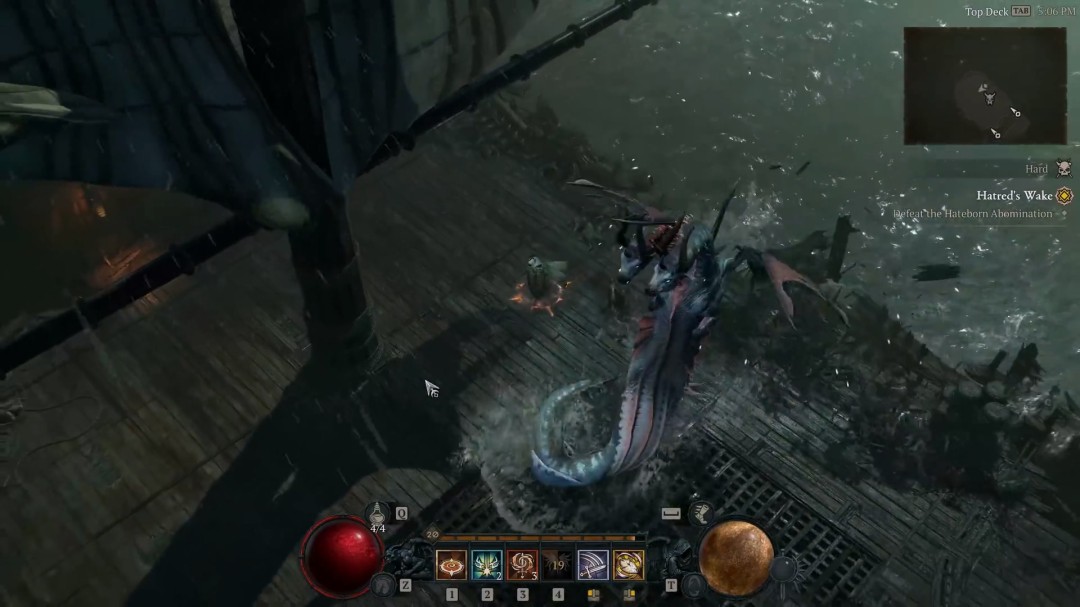Trigger the red swirl skill in slot 3
Viewport: 1080px width, 607px height.
click(x=522, y=565)
